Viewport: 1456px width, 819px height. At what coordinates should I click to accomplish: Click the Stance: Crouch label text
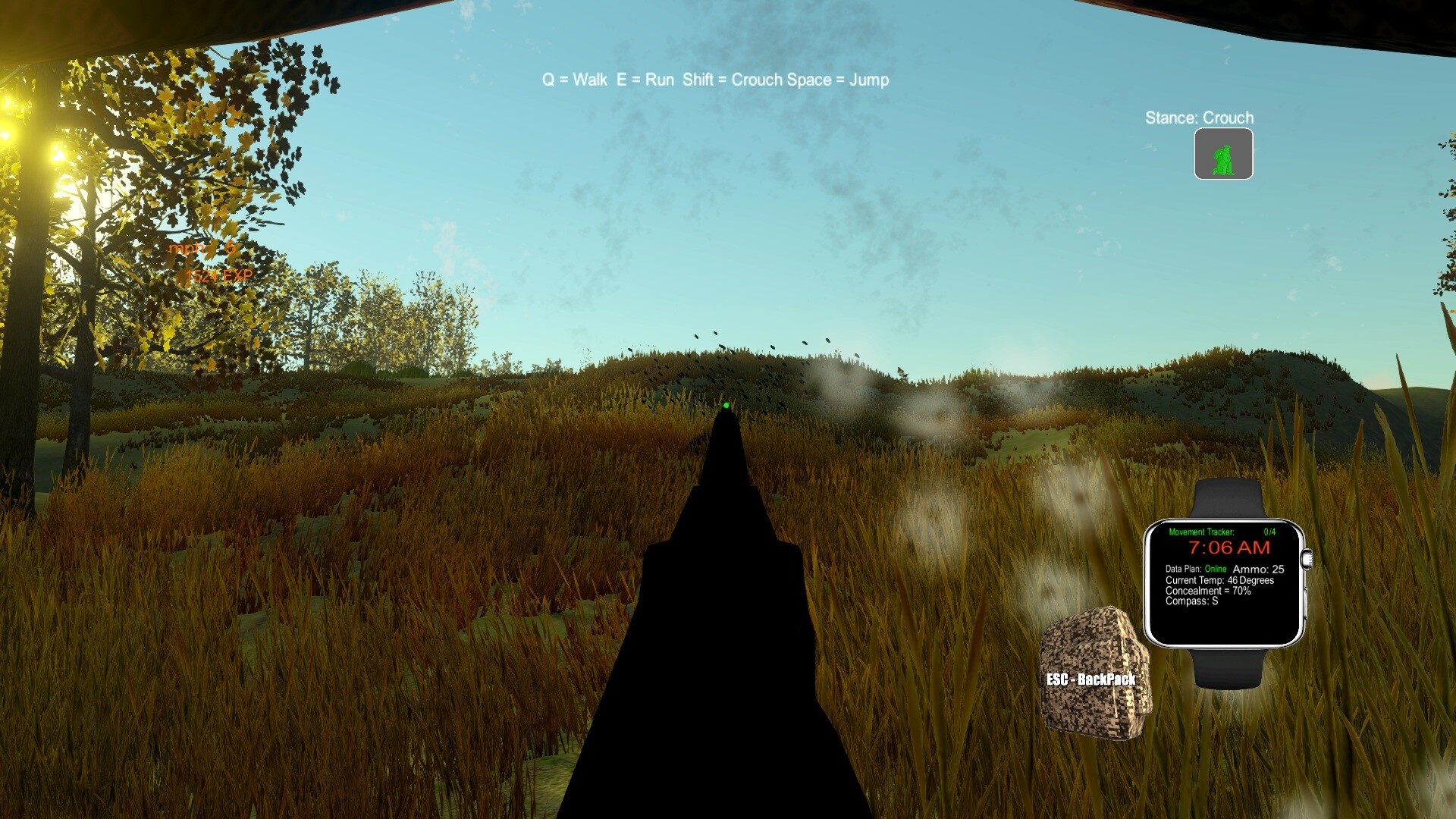tap(1198, 118)
